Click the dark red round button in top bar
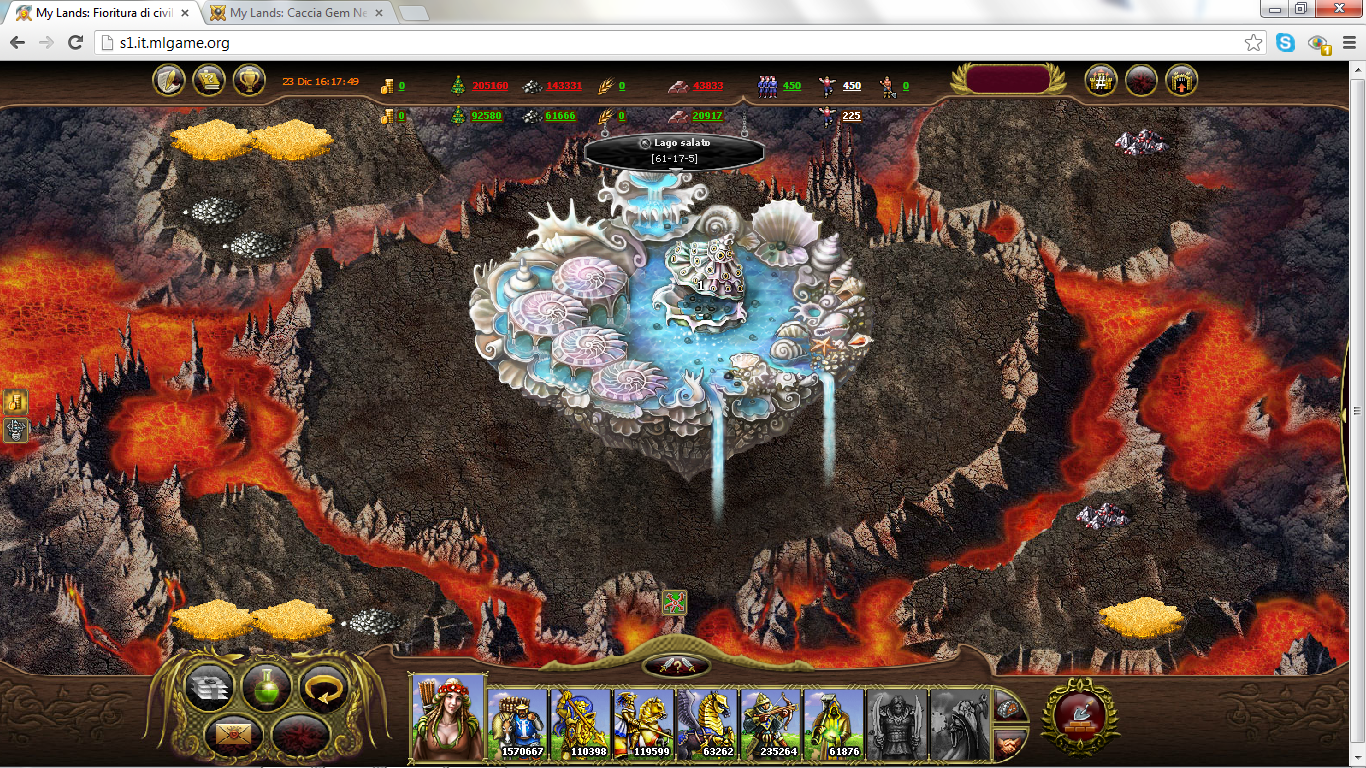 click(1141, 81)
